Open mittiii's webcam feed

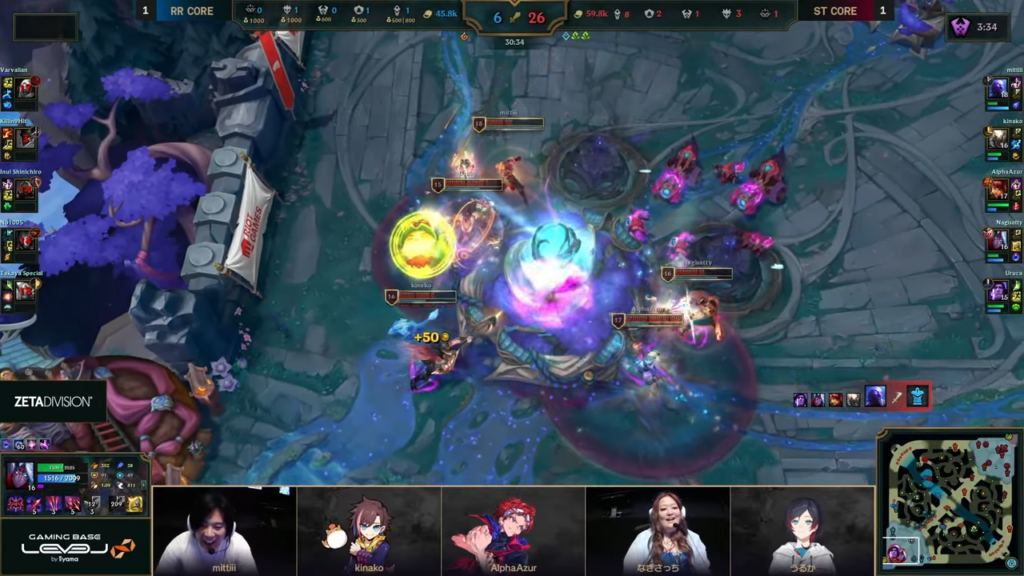[x=224, y=530]
